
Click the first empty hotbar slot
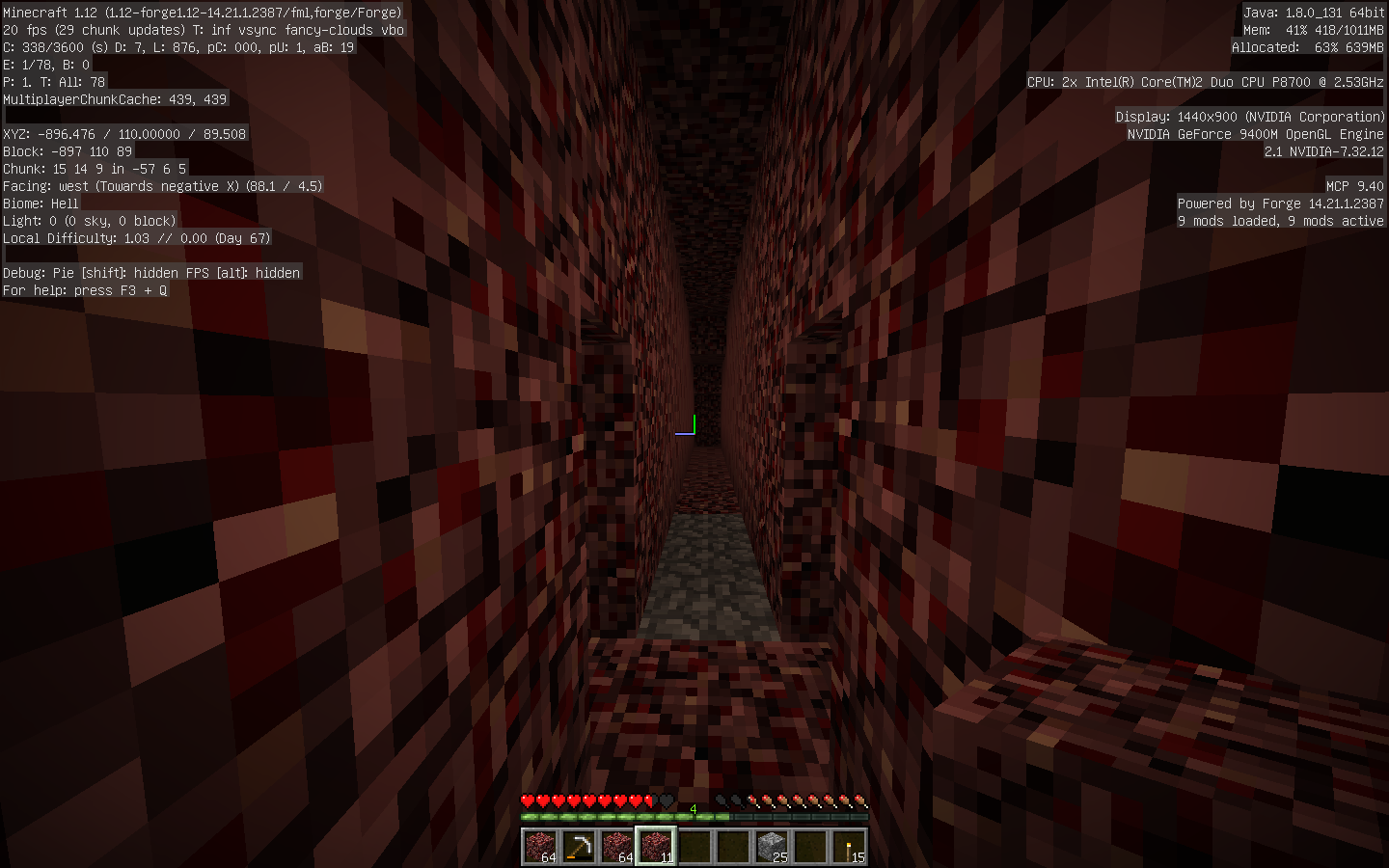tap(695, 846)
